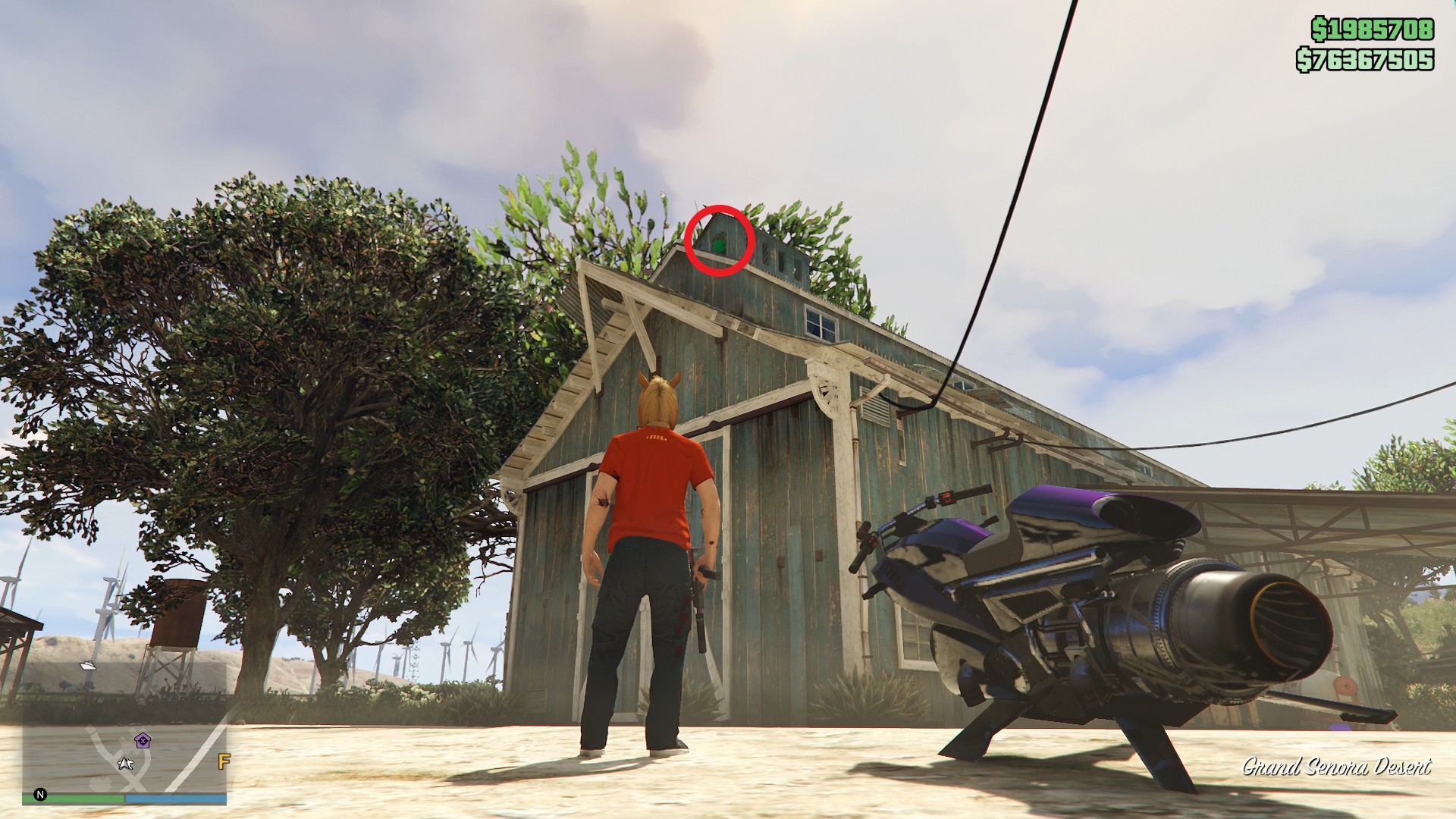This screenshot has width=1456, height=819.
Task: Click the attic window above the barn roof
Action: click(819, 322)
